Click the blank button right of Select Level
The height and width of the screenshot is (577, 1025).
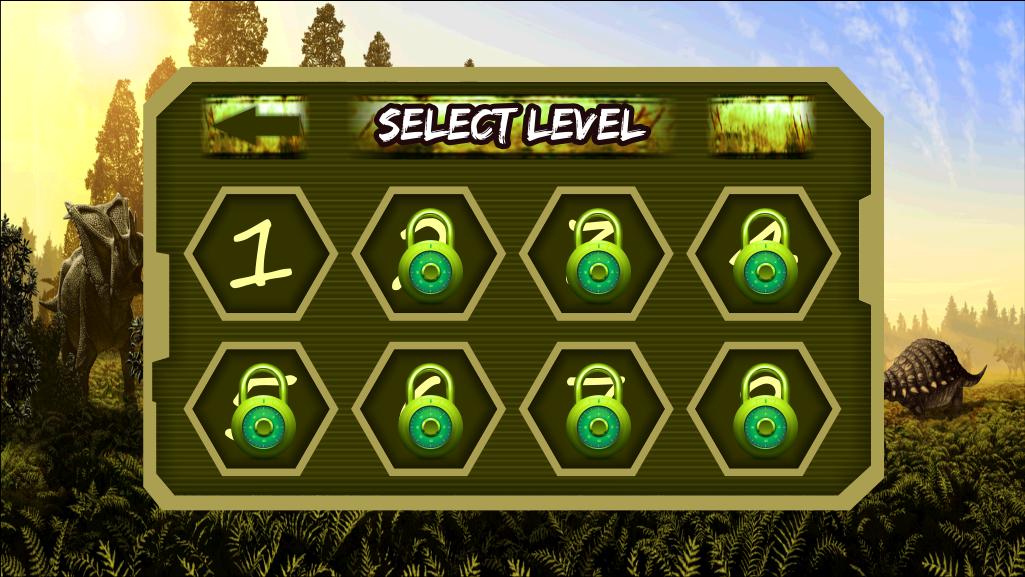coord(761,125)
